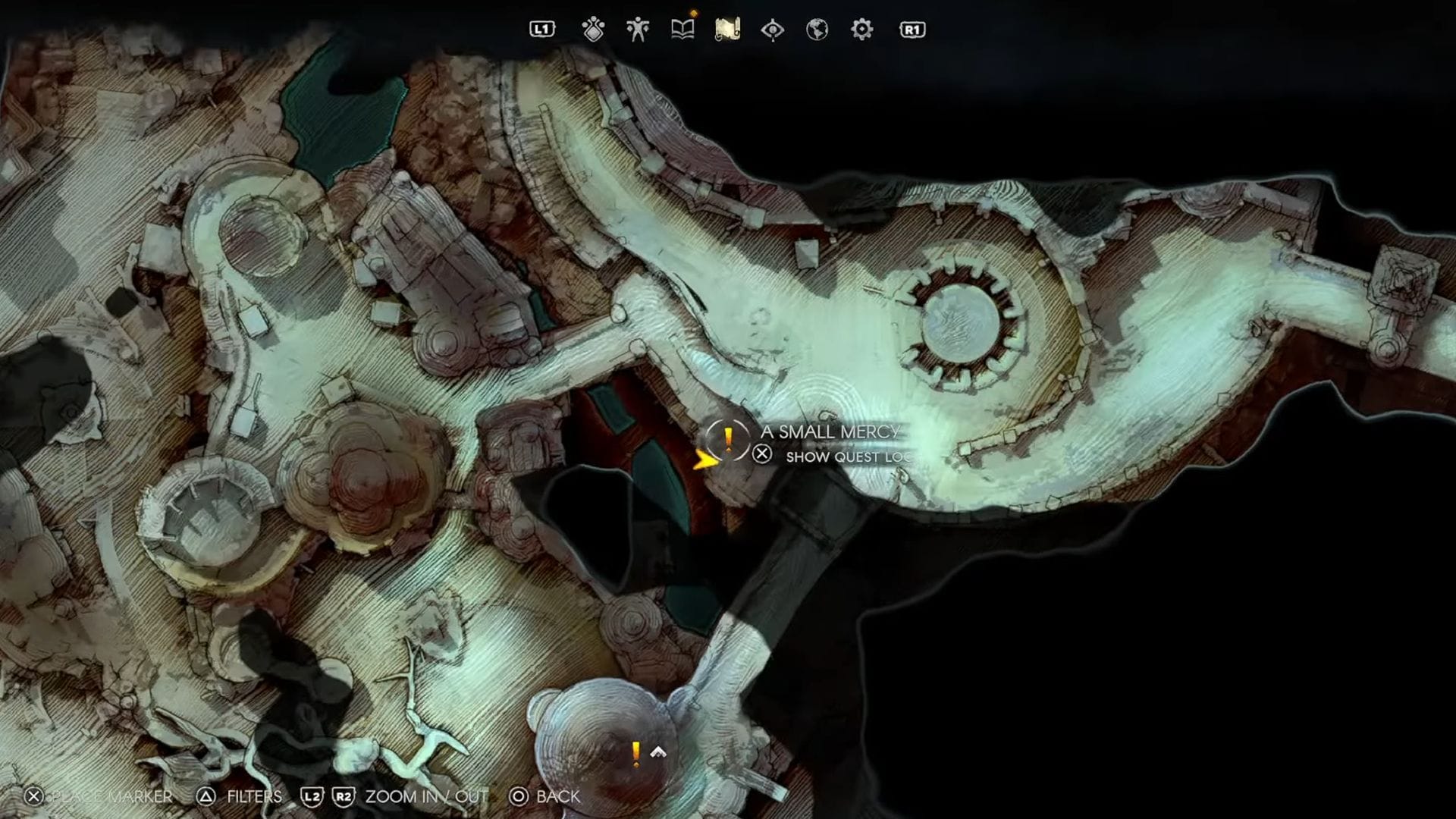Switch to the eye icon tab
Viewport: 1456px width, 819px height.
coord(772,30)
